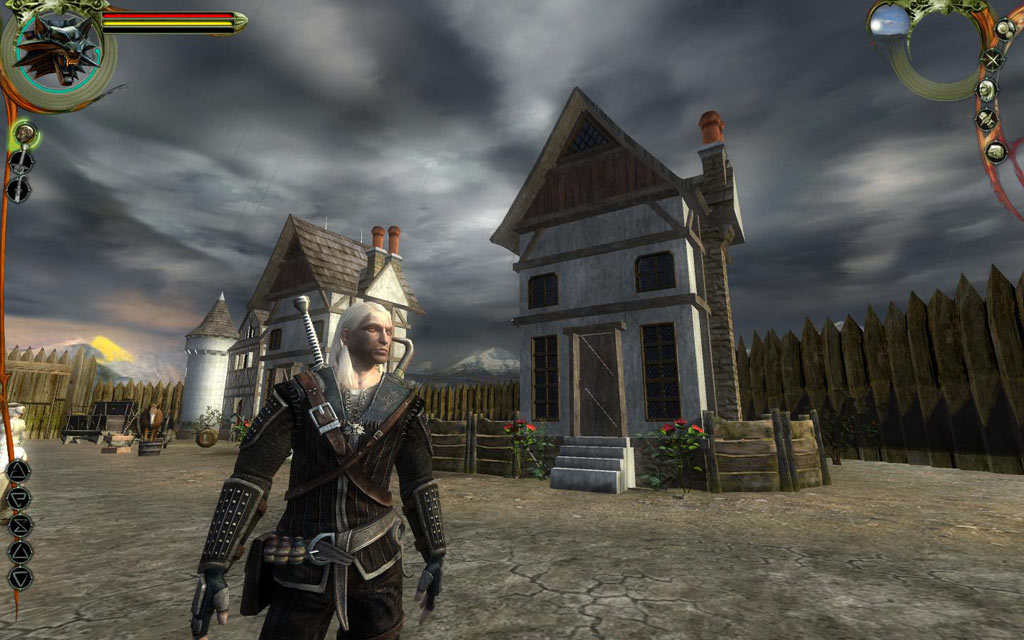Switch to the silver sword slot
Viewport: 1024px width, 640px height.
(19, 188)
